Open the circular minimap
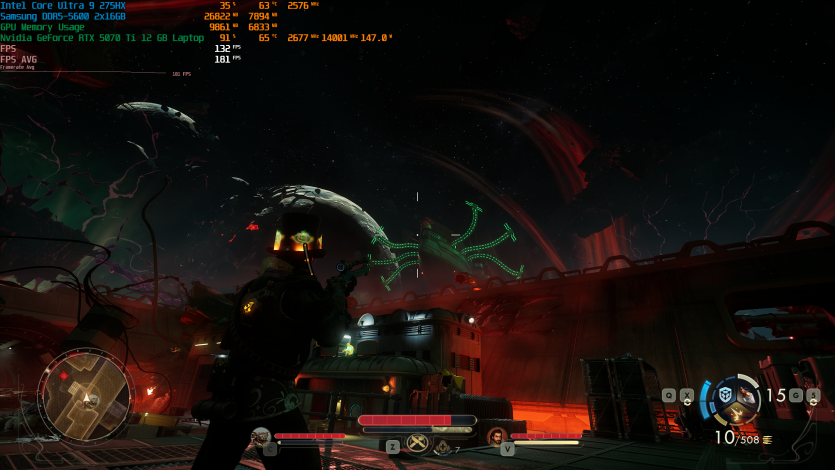 [x=86, y=395]
